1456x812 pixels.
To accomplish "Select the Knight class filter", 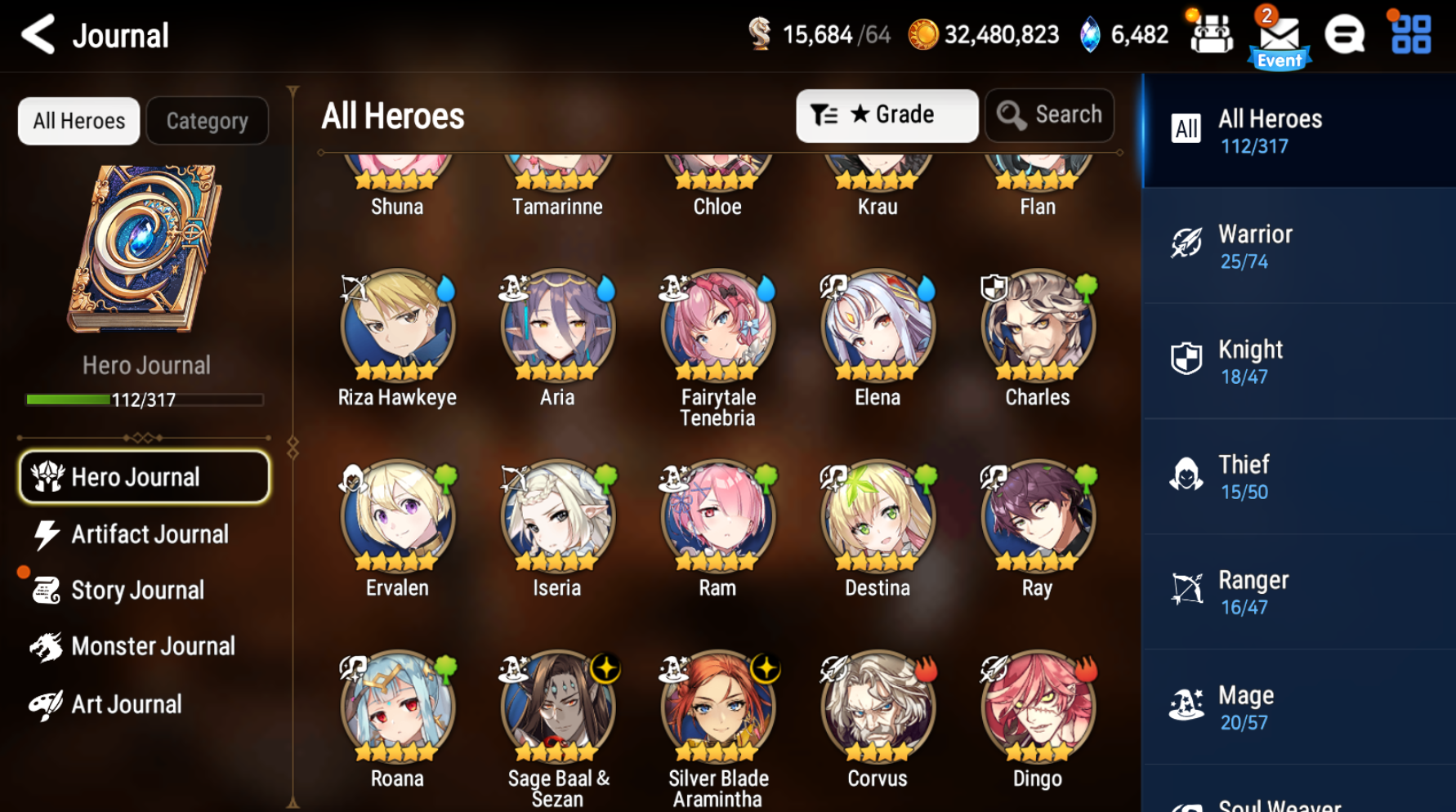I will pyautogui.click(x=1298, y=360).
